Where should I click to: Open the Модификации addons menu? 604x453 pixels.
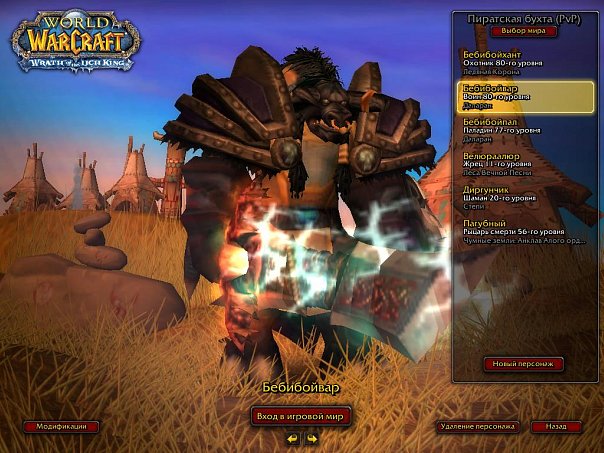pos(62,426)
